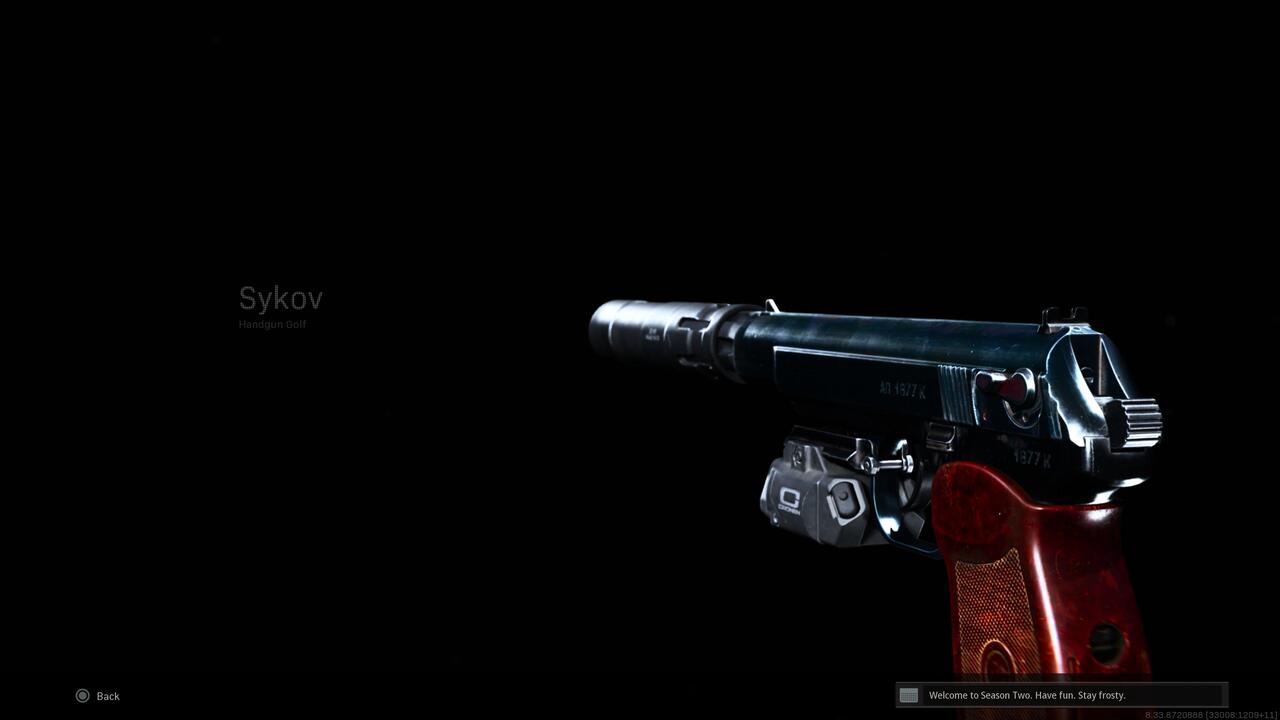Click the Stay frosty welcome message text
The height and width of the screenshot is (720, 1280).
[1028, 694]
